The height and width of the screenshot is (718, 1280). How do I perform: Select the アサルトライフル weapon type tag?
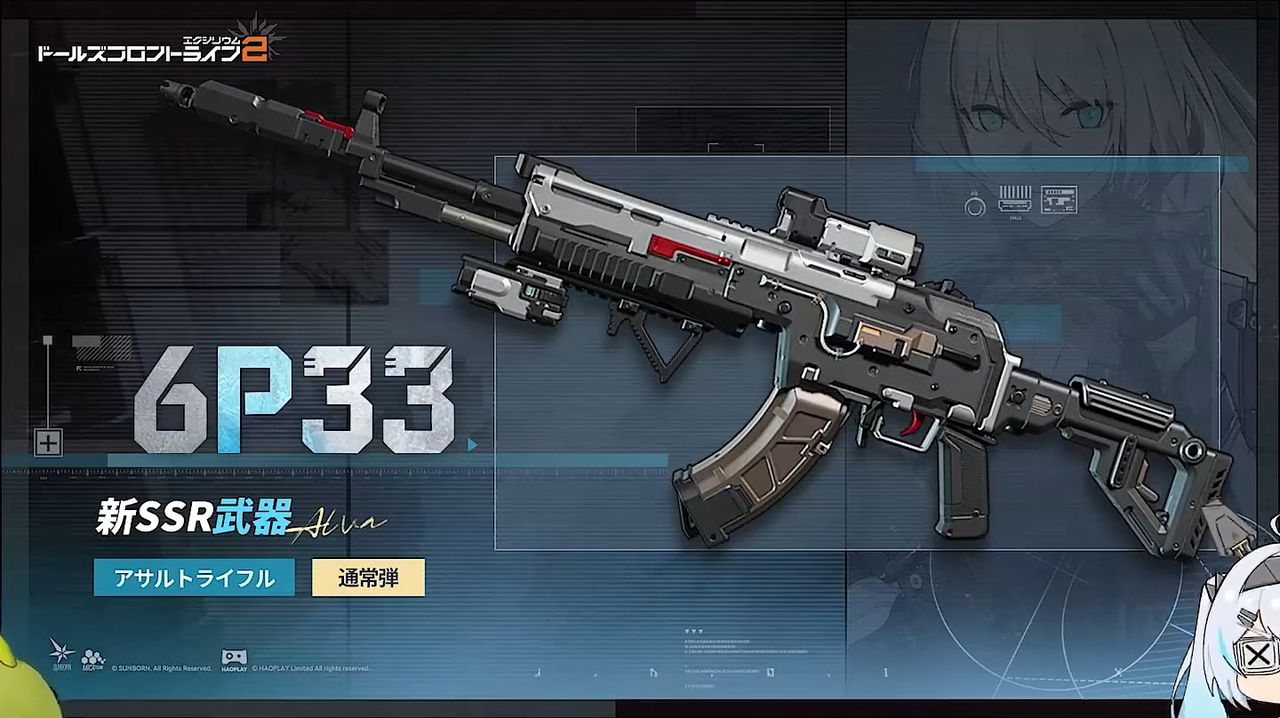click(x=194, y=578)
